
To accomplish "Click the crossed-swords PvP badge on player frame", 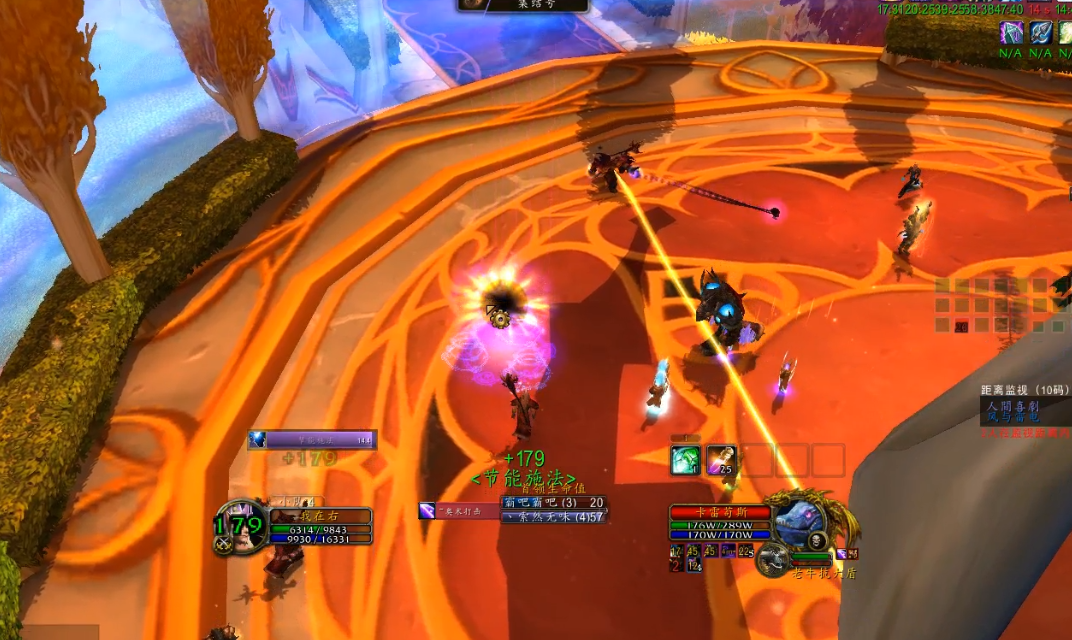I will coord(222,545).
